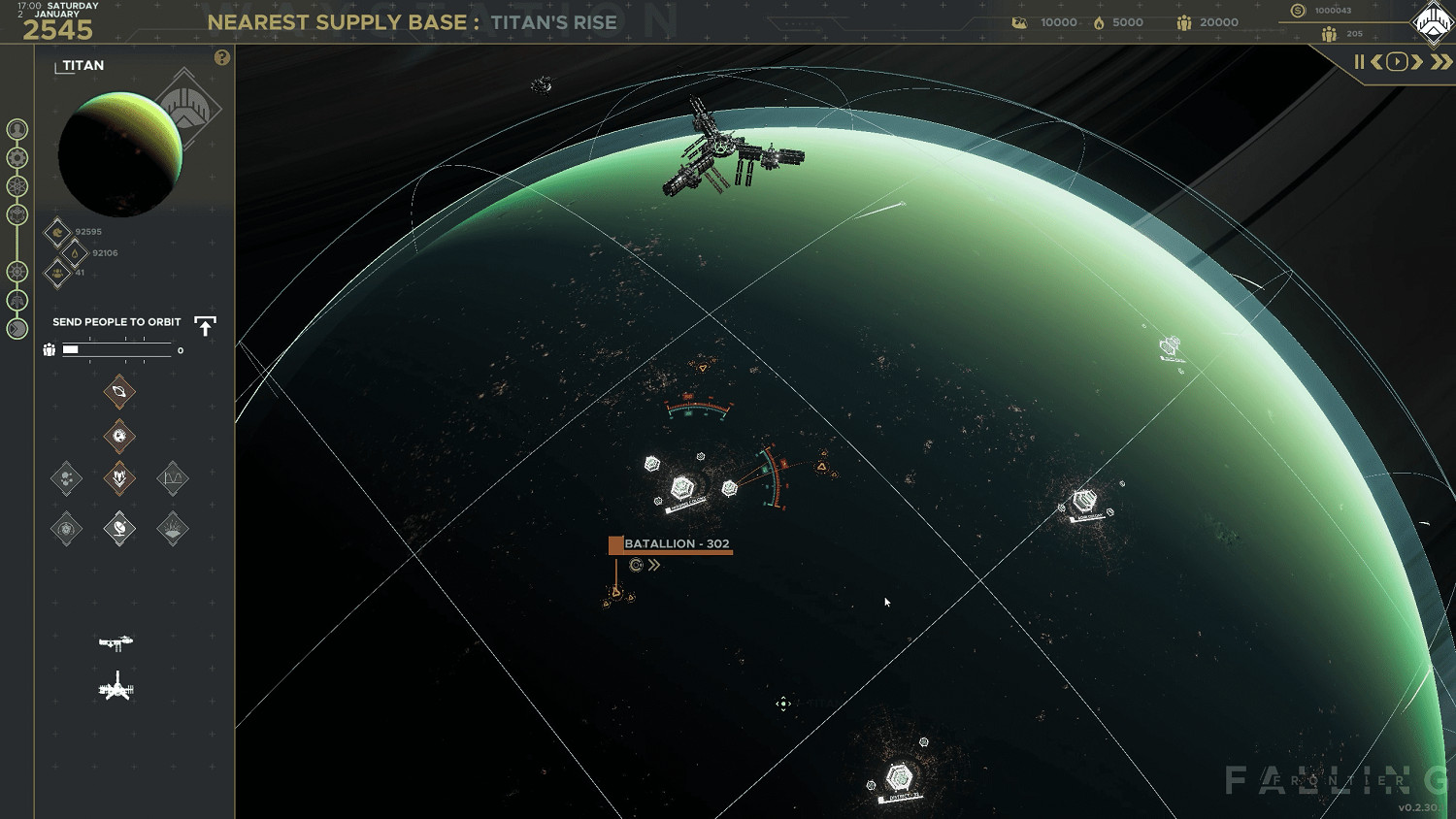The width and height of the screenshot is (1456, 819).
Task: Select the Batallion - 302 label
Action: [676, 544]
